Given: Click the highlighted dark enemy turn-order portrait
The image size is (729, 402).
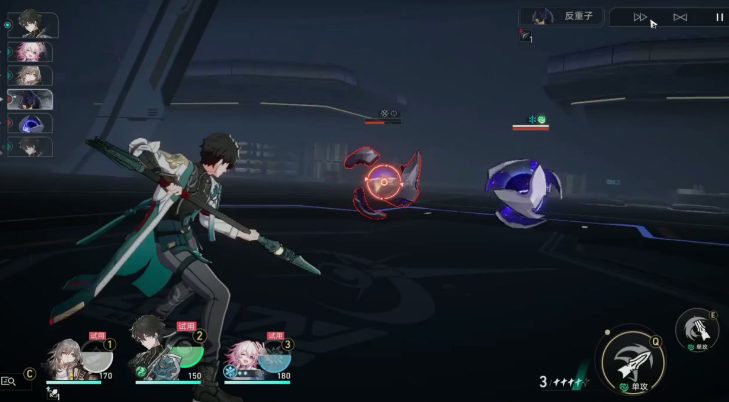Looking at the screenshot, I should (31, 99).
